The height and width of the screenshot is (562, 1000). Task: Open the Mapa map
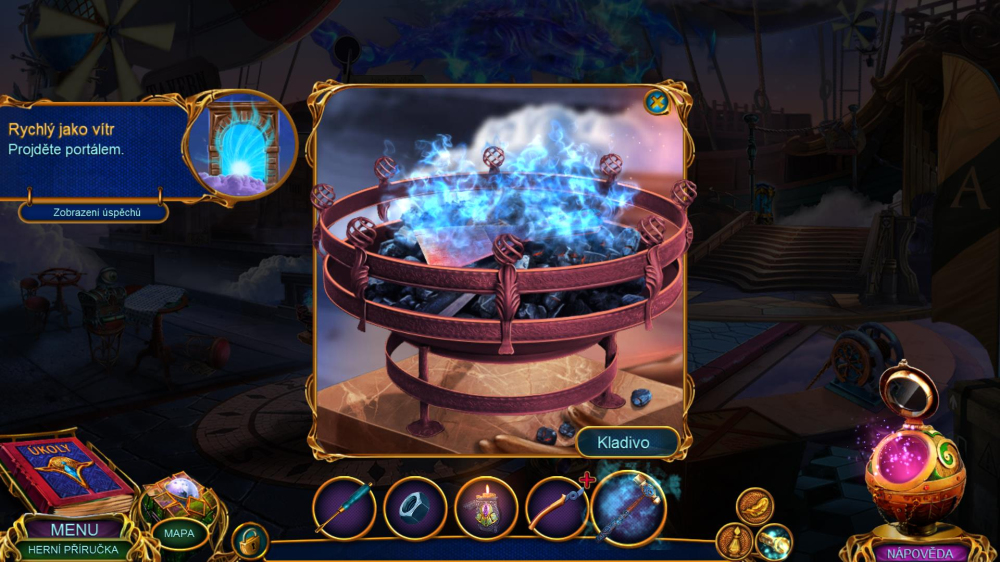[179, 533]
